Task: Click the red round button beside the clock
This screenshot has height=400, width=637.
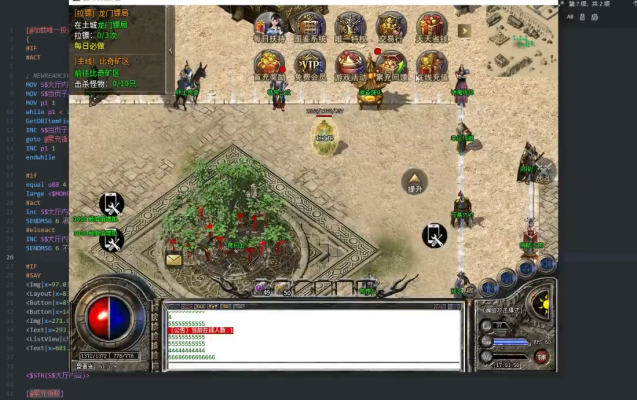Action: (x=541, y=355)
